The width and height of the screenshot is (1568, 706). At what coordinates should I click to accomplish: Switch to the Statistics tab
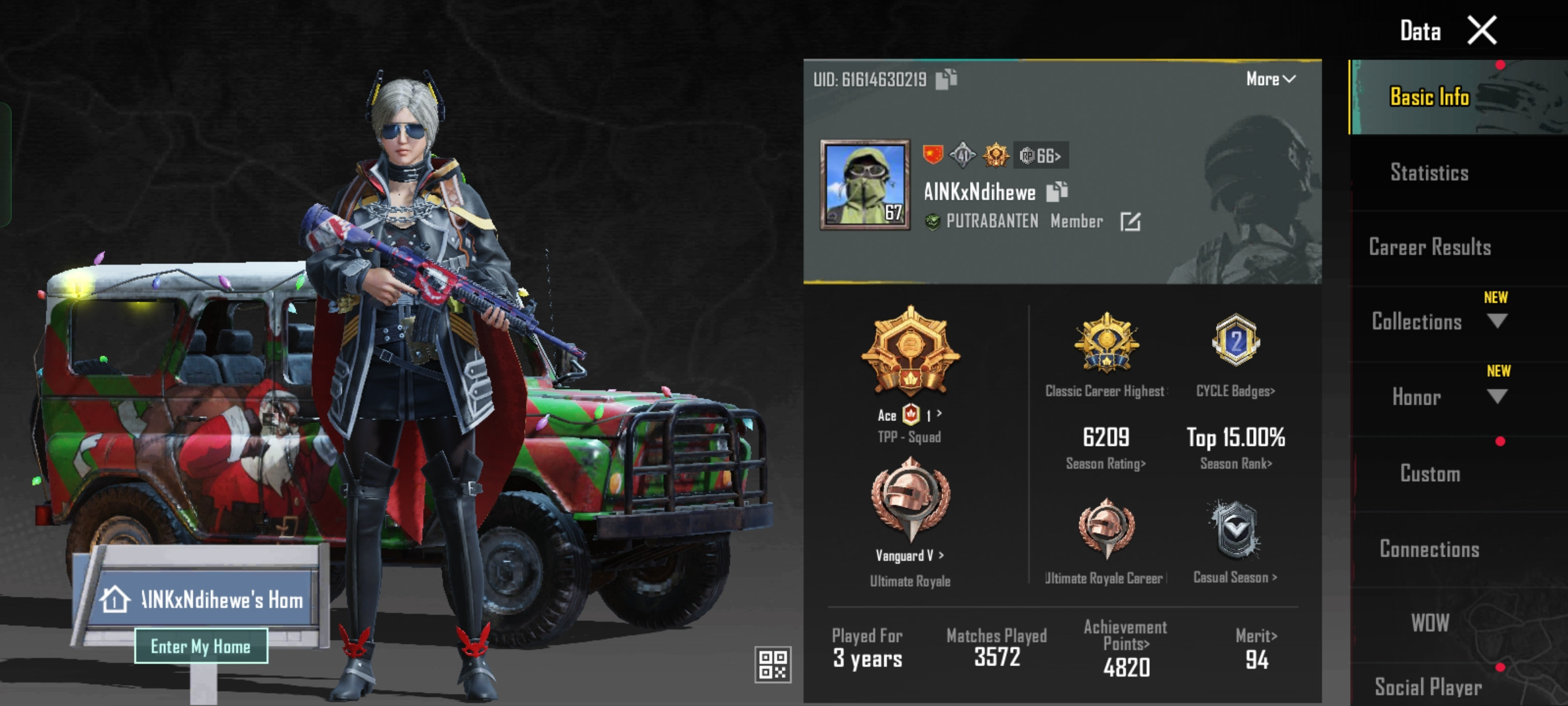[1429, 173]
